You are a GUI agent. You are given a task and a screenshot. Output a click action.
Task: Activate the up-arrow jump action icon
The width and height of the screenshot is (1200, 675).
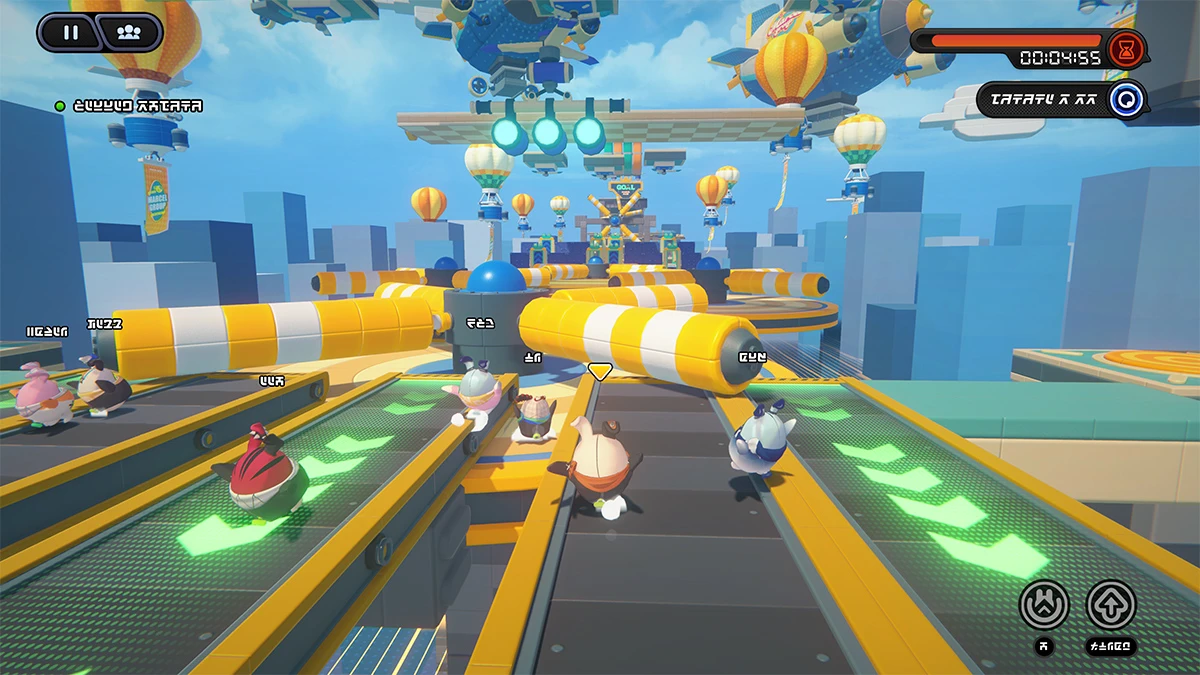1111,605
